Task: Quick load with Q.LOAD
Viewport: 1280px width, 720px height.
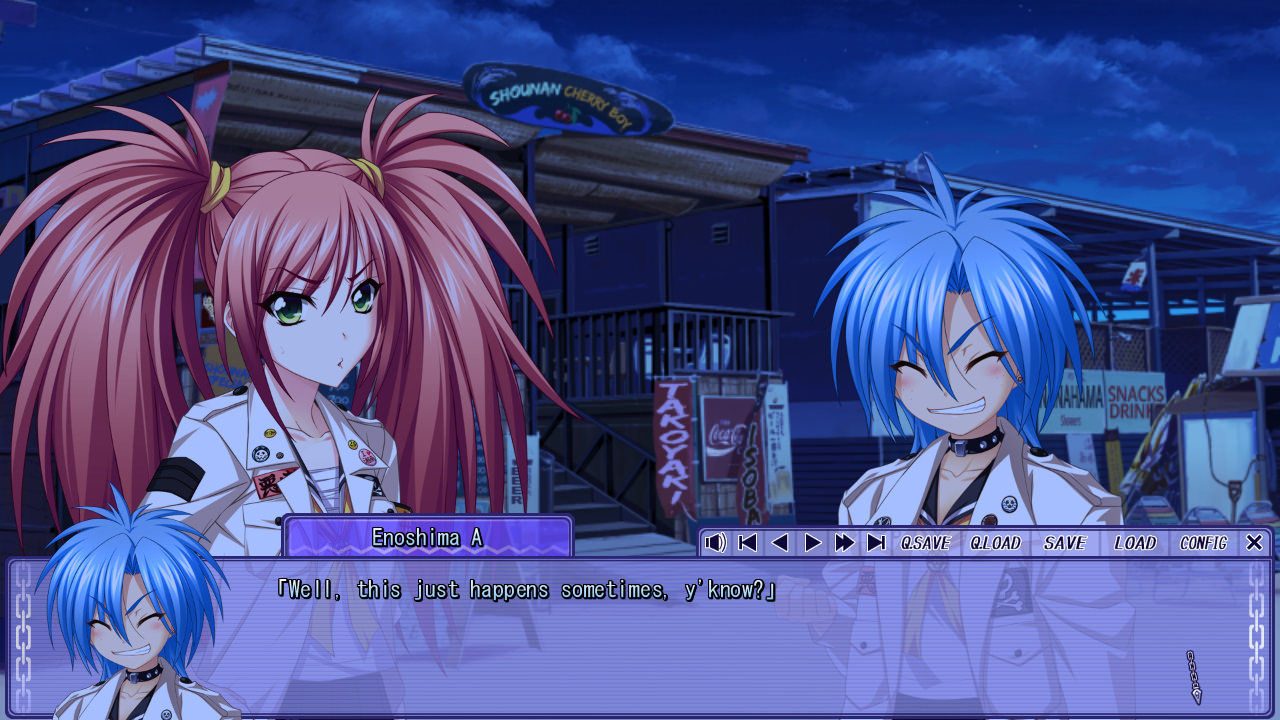Action: [x=995, y=543]
